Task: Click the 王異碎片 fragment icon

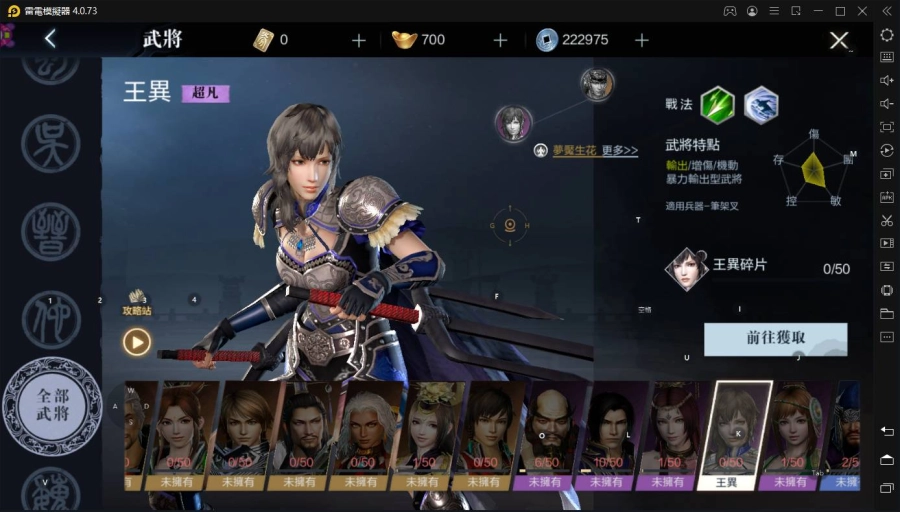Action: [x=687, y=268]
